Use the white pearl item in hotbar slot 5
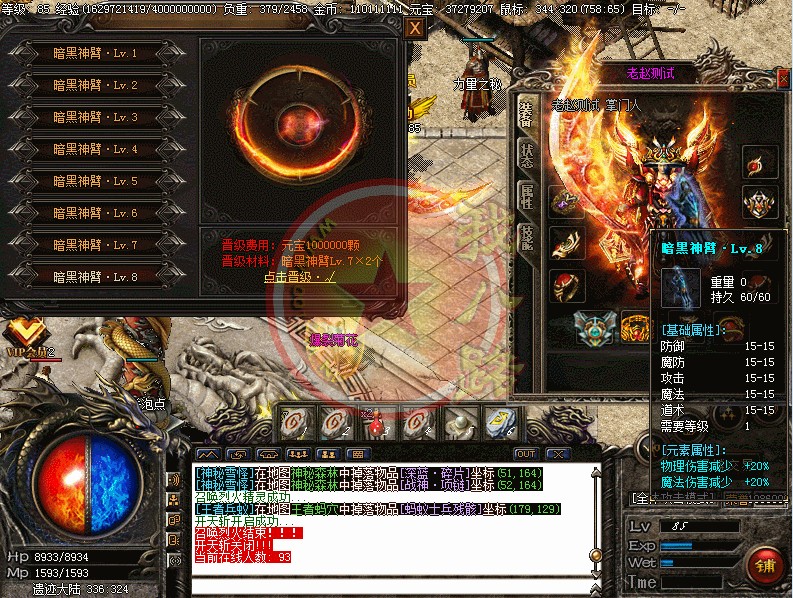793x598 pixels. coord(459,424)
